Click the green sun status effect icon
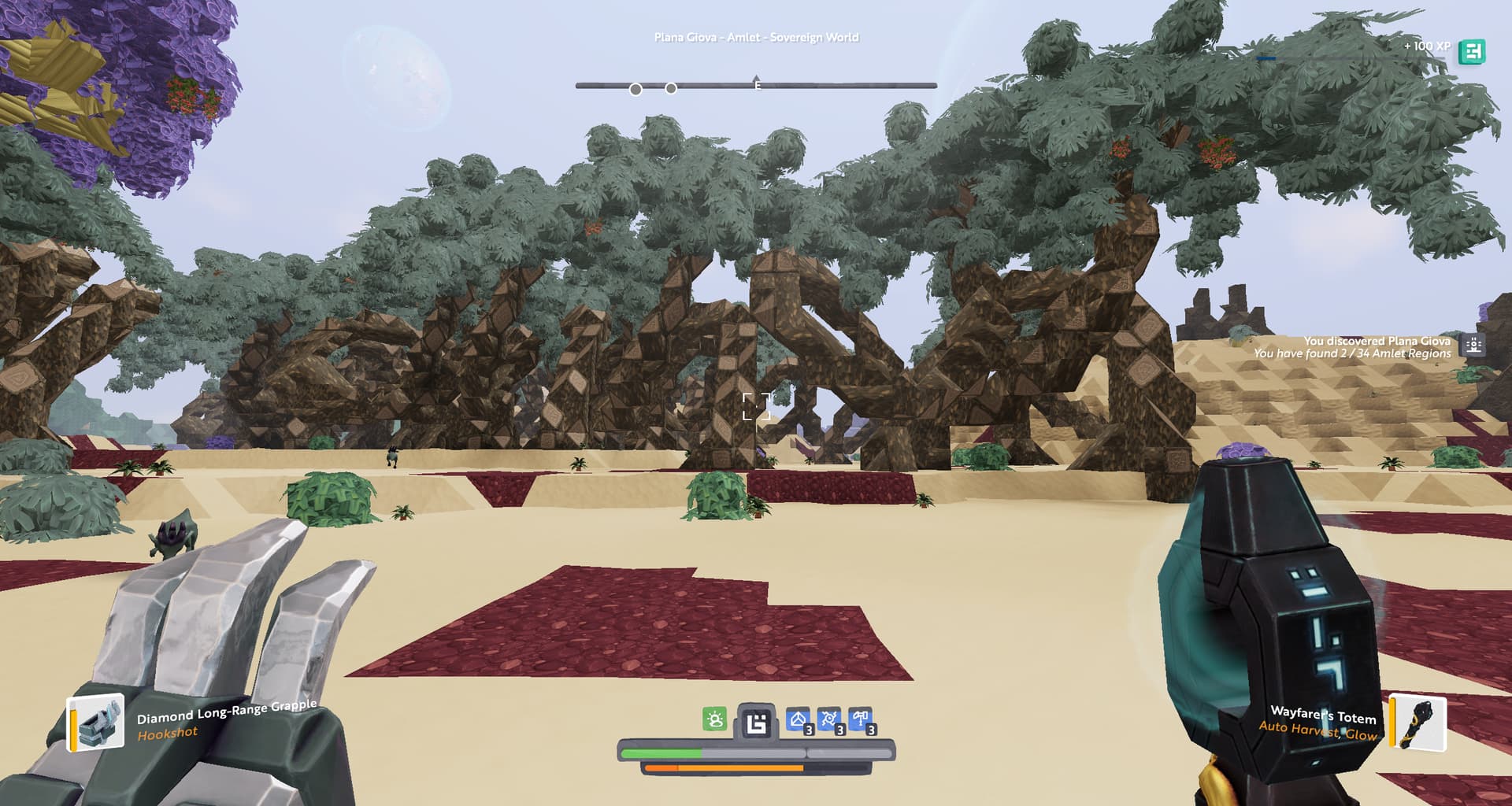This screenshot has width=1512, height=806. (714, 719)
